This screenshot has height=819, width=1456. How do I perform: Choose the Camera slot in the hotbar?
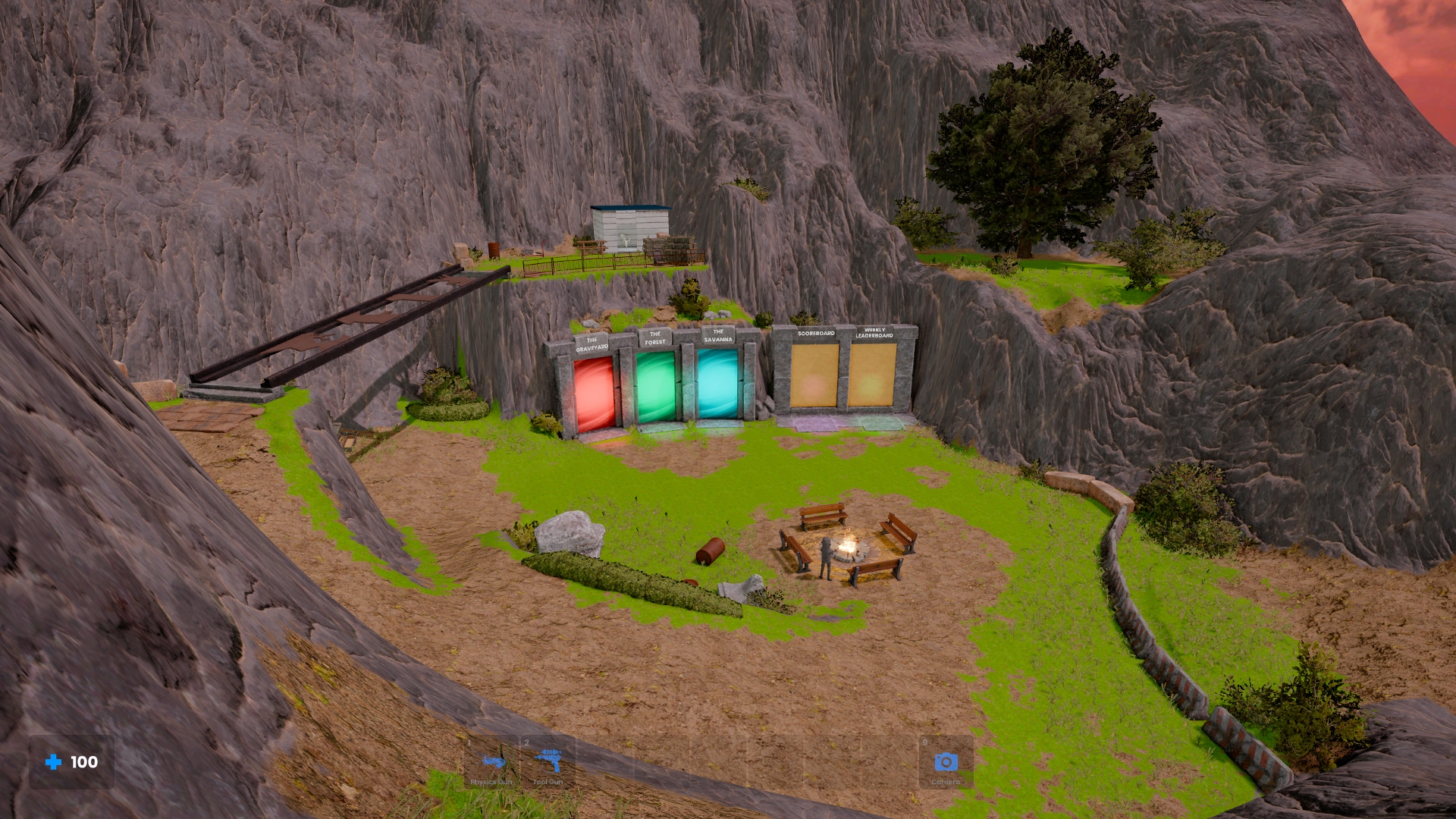(946, 763)
